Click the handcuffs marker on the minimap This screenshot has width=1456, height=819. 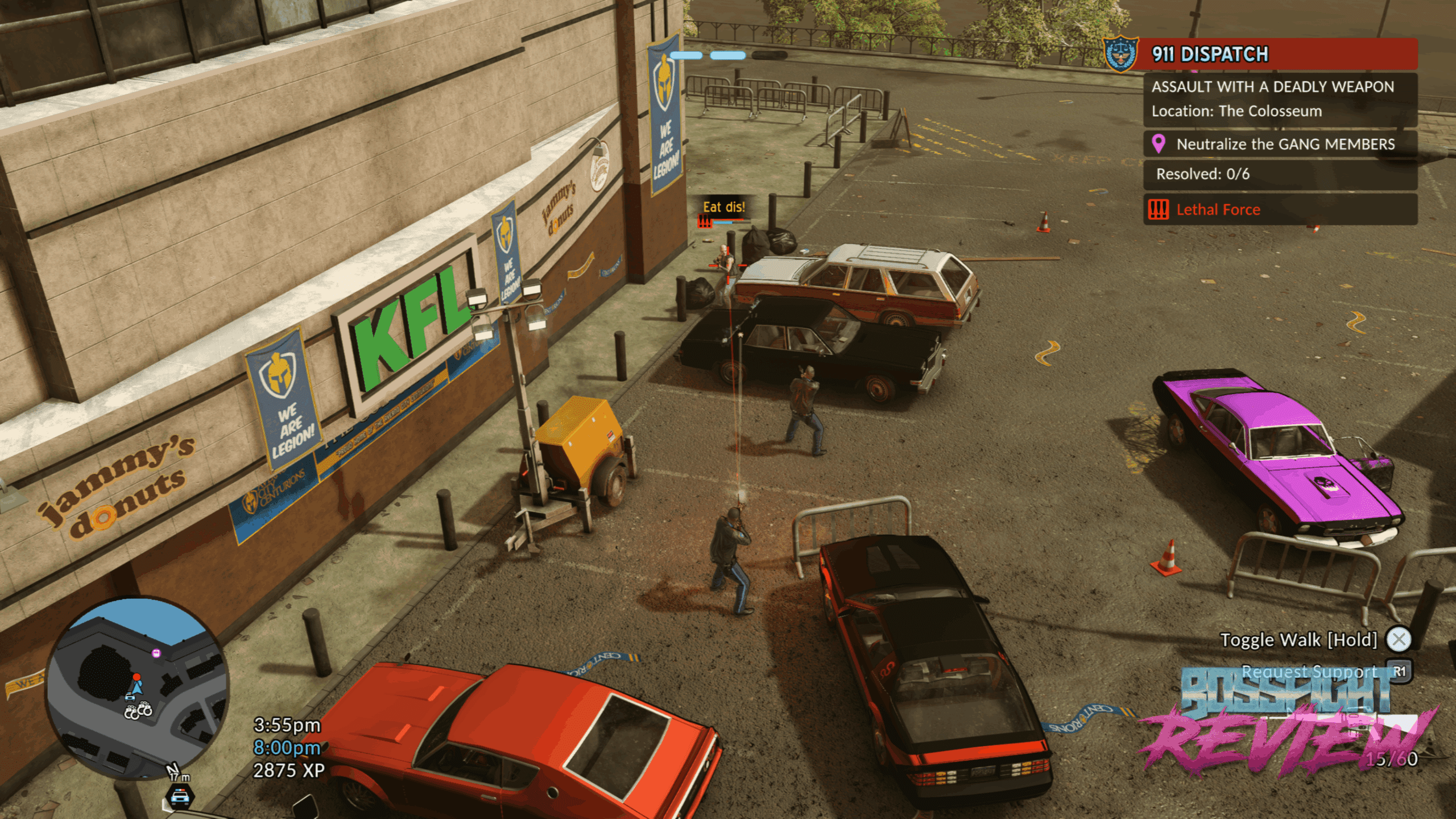click(x=139, y=710)
